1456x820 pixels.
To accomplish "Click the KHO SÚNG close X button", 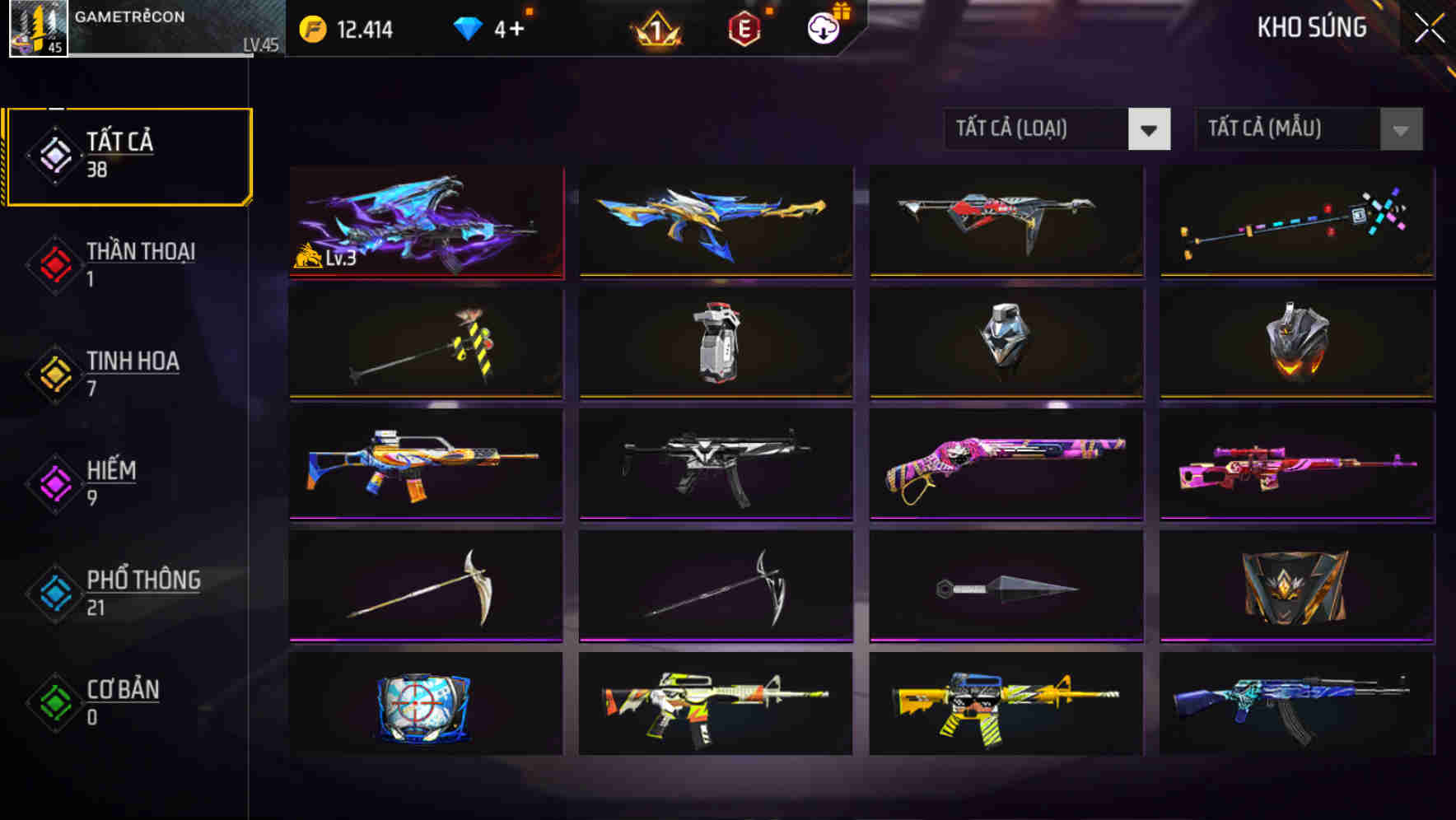I will click(1427, 27).
